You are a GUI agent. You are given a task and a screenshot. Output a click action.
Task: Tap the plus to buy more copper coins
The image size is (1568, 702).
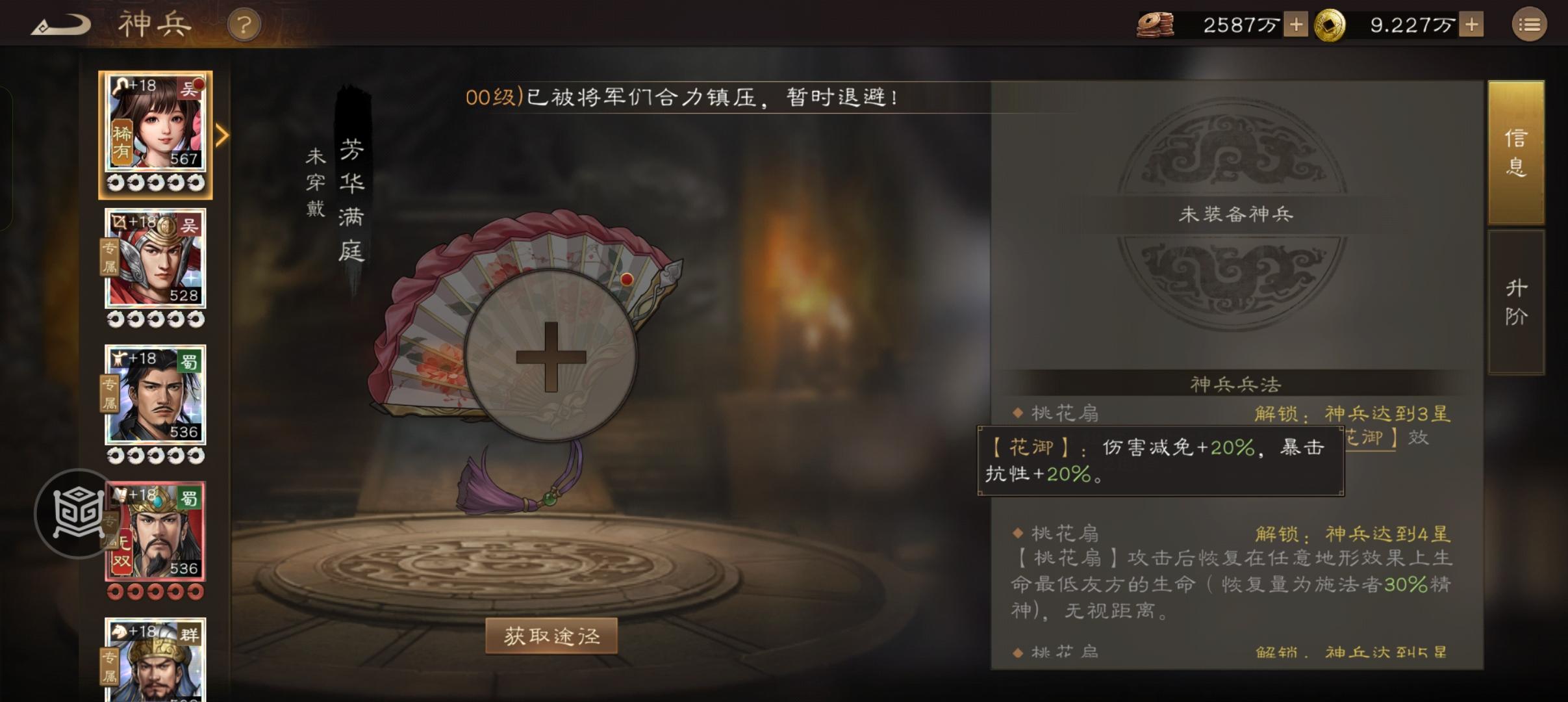pyautogui.click(x=1297, y=24)
